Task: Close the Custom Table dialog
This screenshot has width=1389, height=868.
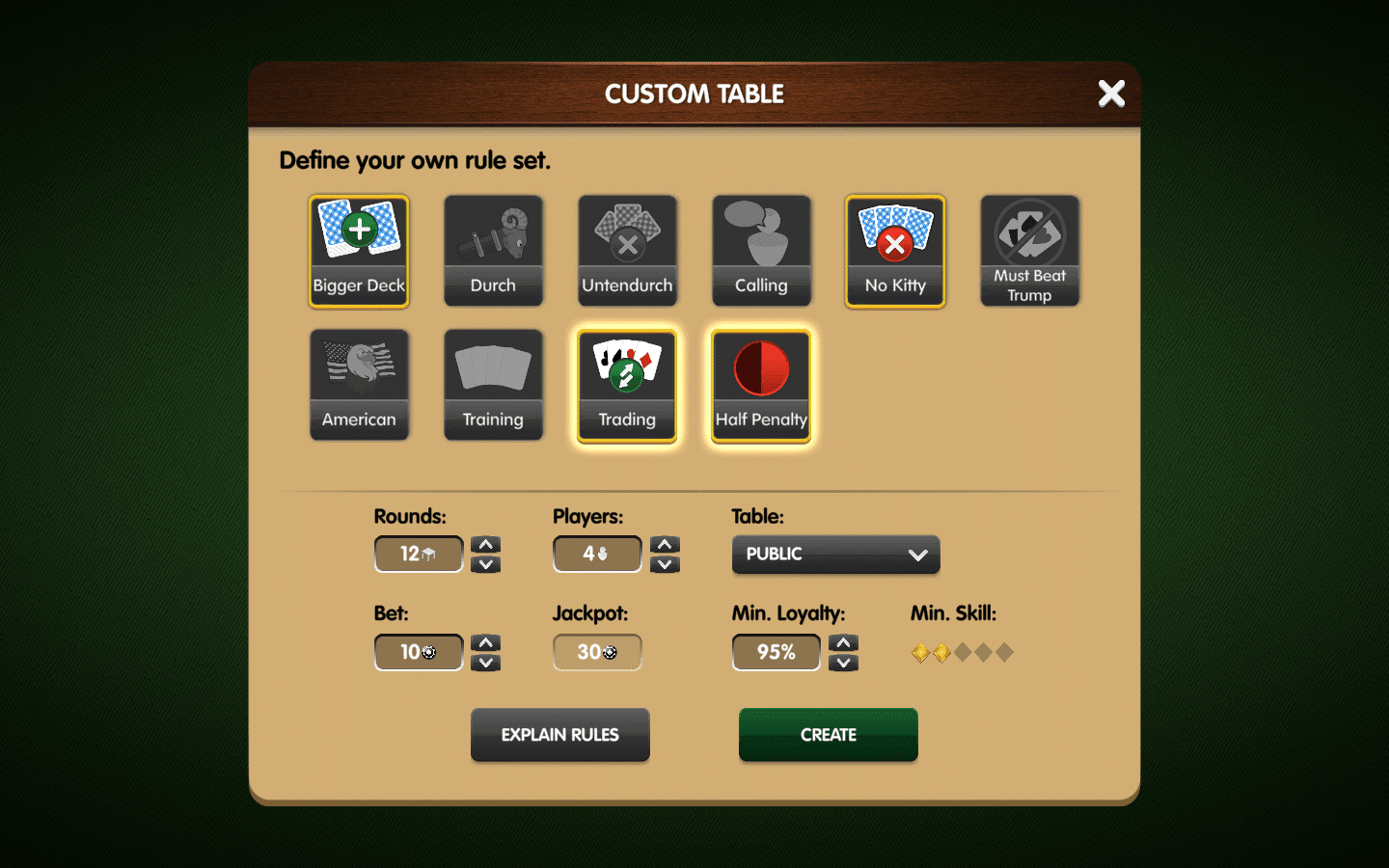Action: coord(1111,94)
